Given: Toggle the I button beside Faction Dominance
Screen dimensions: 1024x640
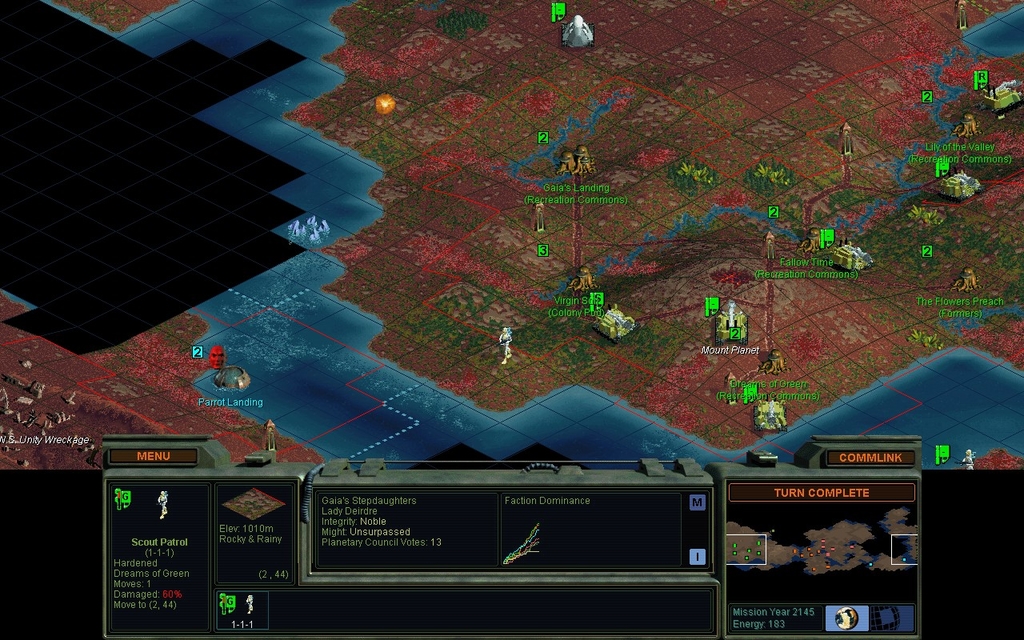Looking at the screenshot, I should click(x=697, y=557).
